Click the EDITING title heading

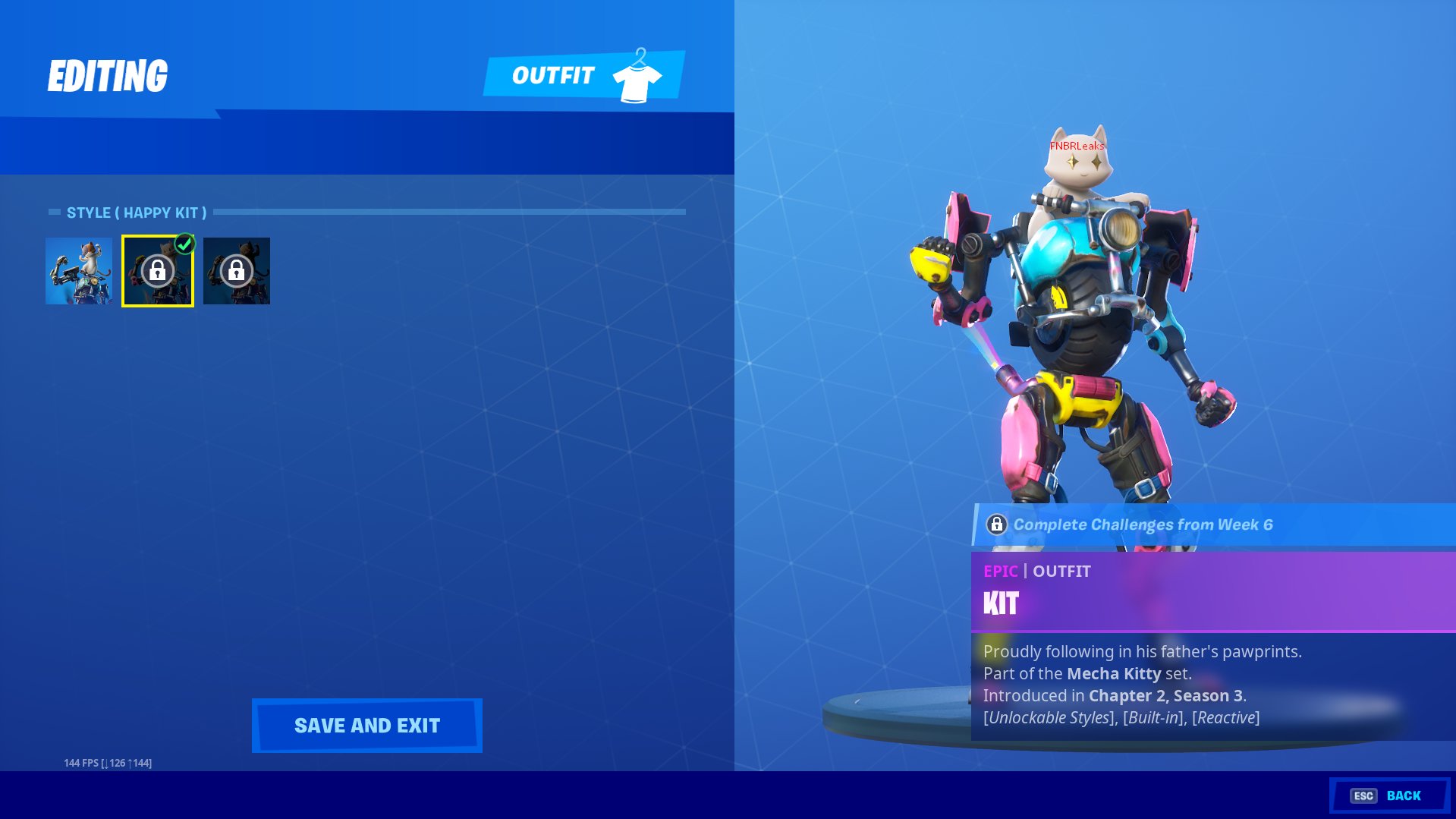click(x=108, y=74)
